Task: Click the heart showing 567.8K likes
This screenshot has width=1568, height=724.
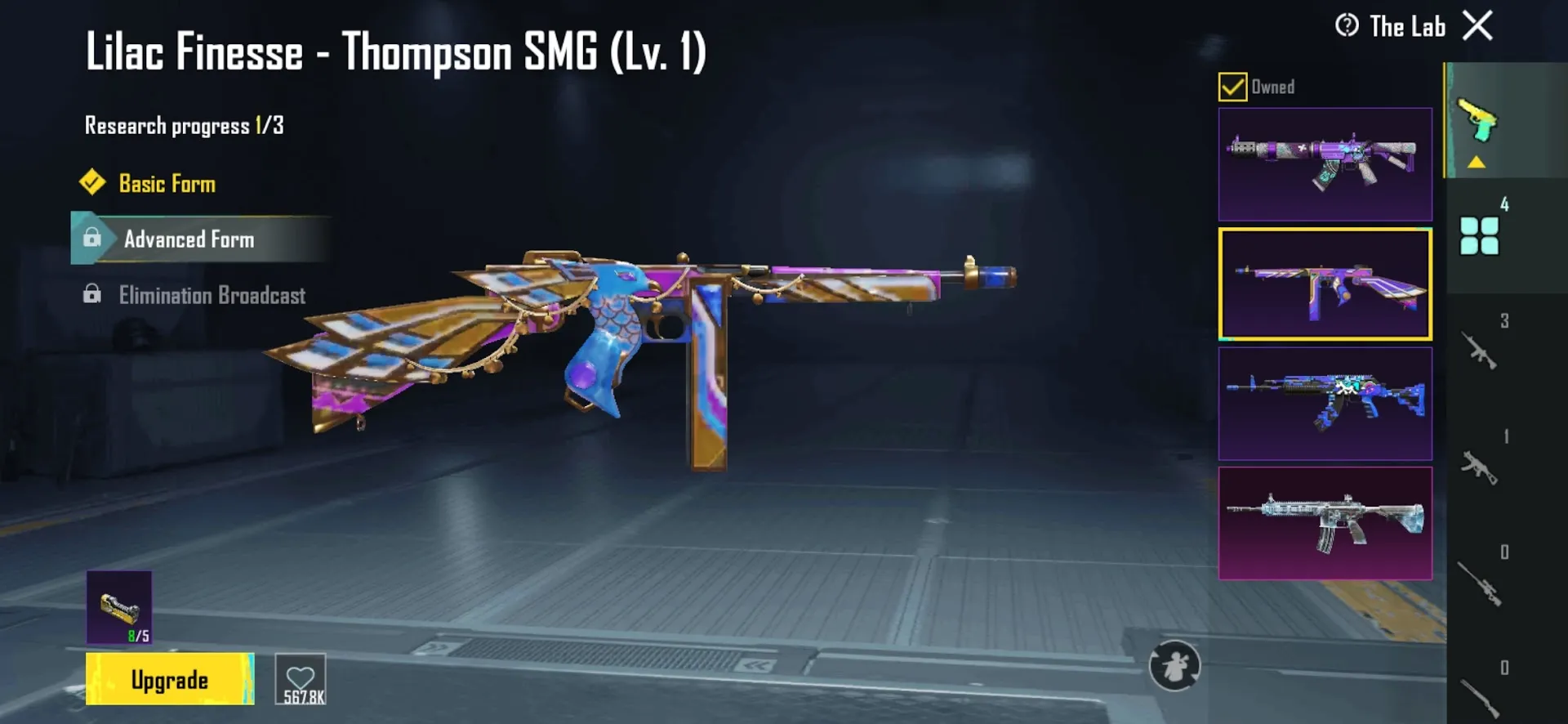Action: (301, 679)
